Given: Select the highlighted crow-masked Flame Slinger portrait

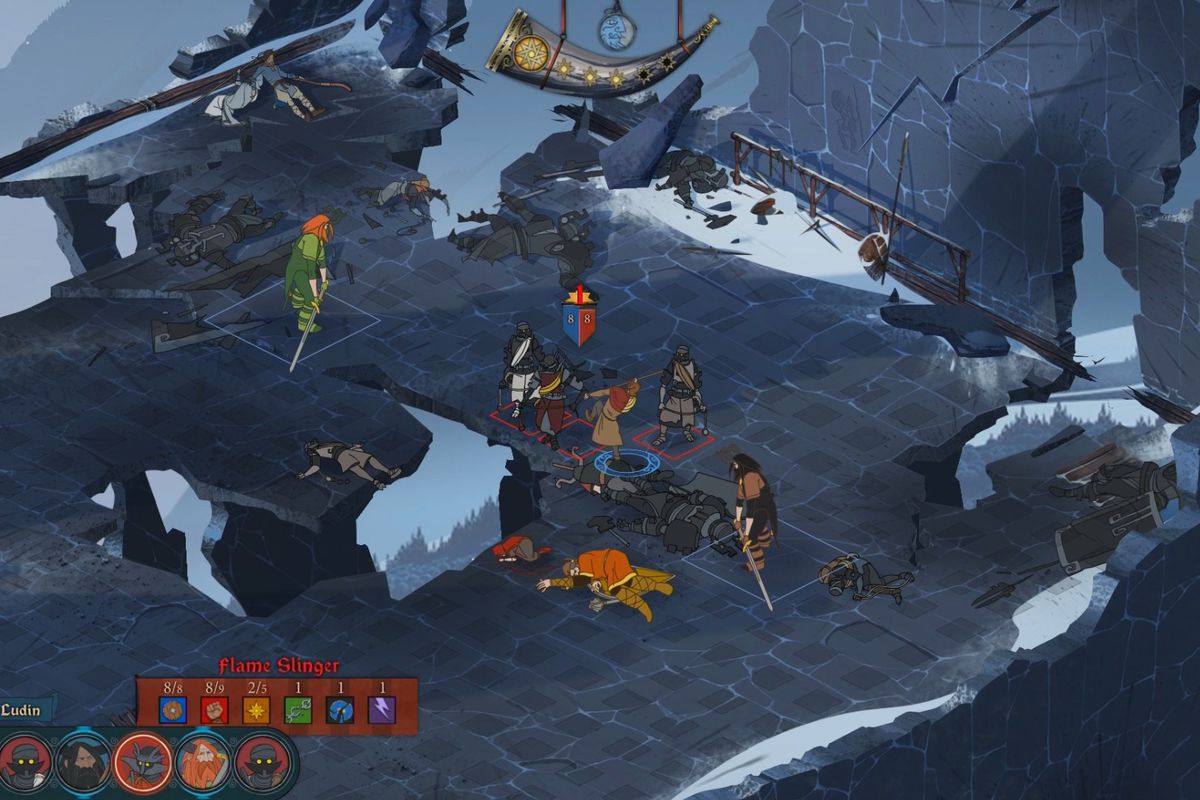Looking at the screenshot, I should tap(143, 762).
